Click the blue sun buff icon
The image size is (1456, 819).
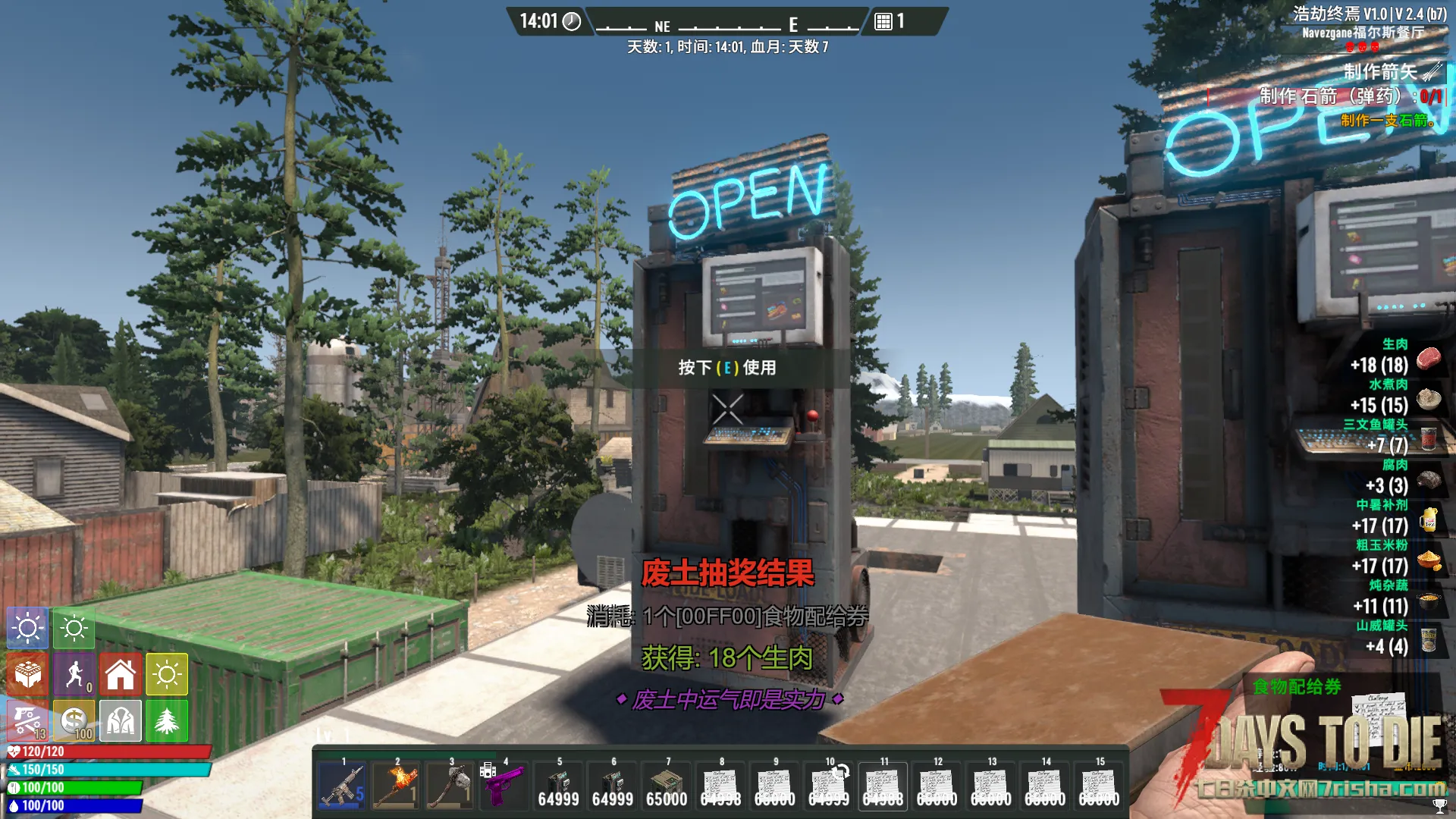coord(28,628)
